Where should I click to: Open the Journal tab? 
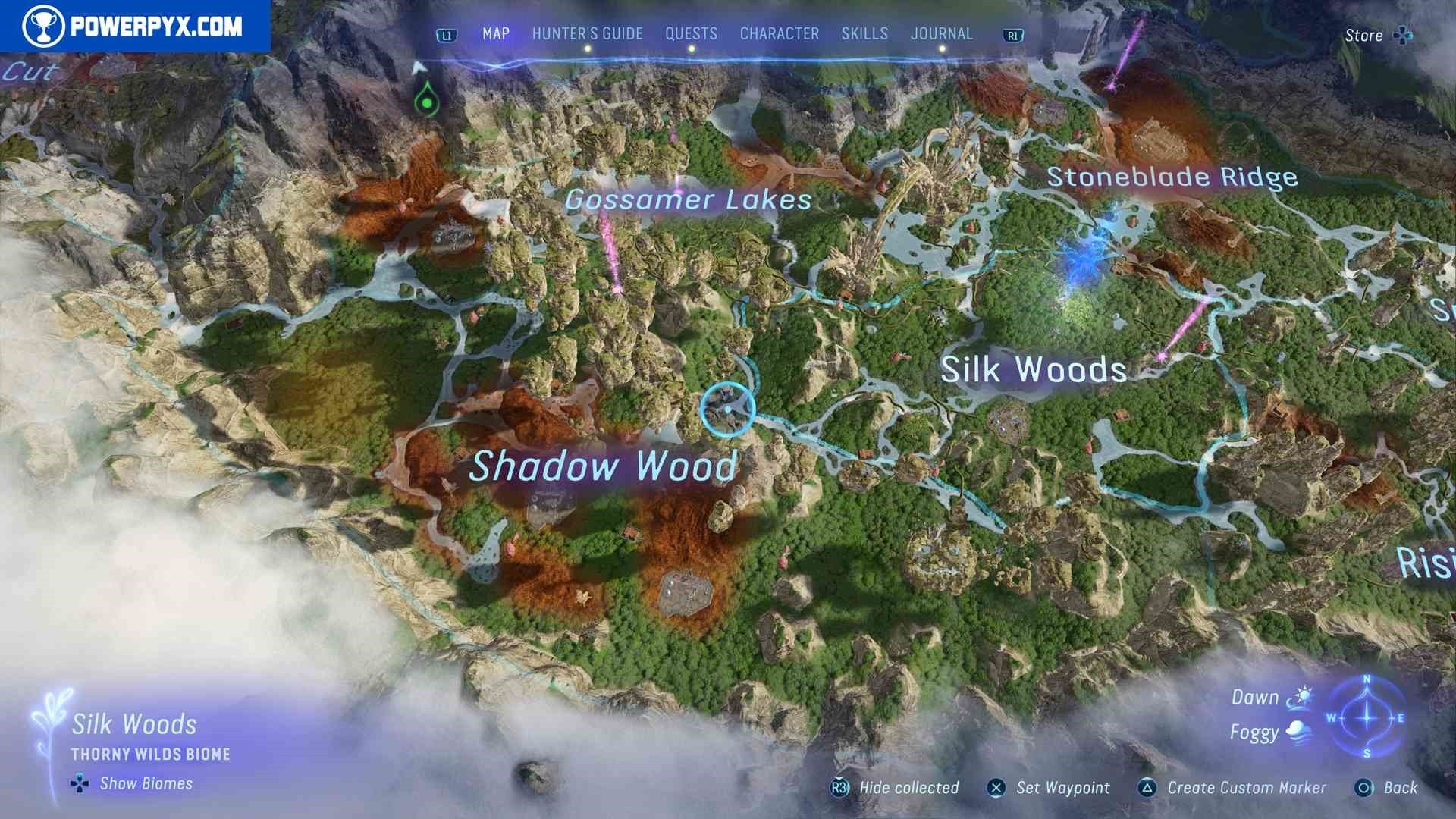click(941, 34)
